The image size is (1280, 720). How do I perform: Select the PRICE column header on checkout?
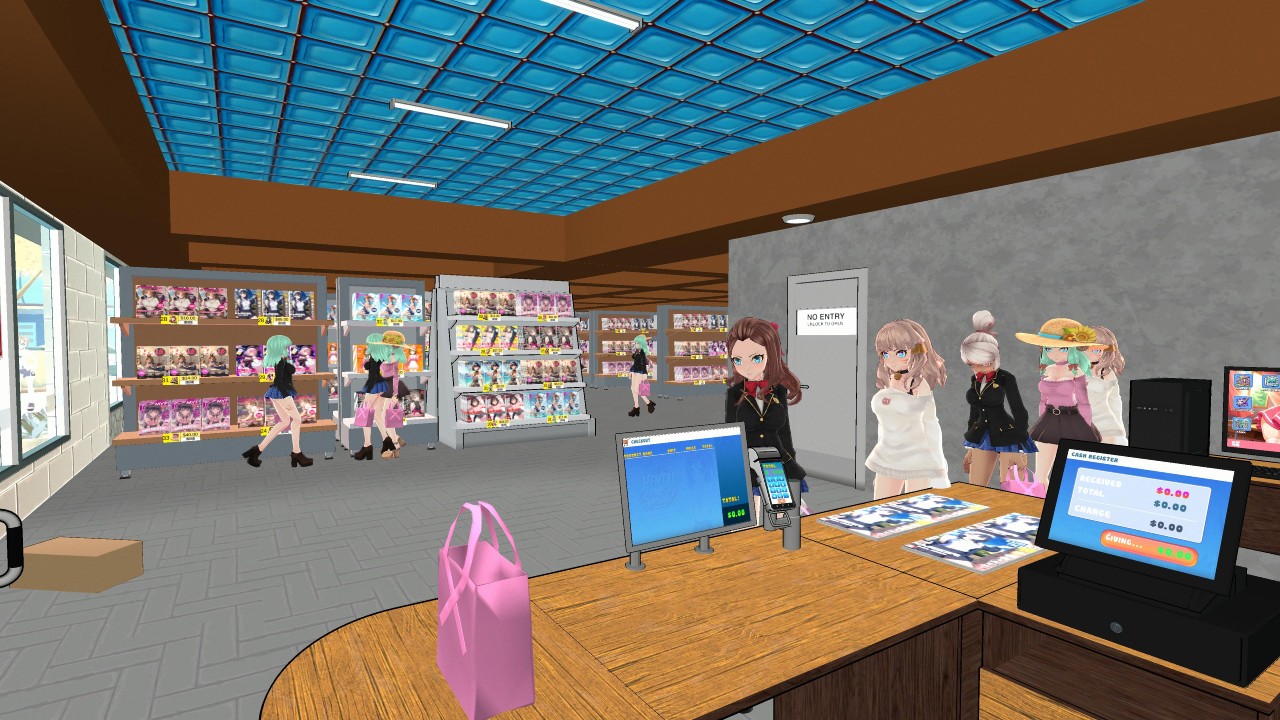pos(690,447)
